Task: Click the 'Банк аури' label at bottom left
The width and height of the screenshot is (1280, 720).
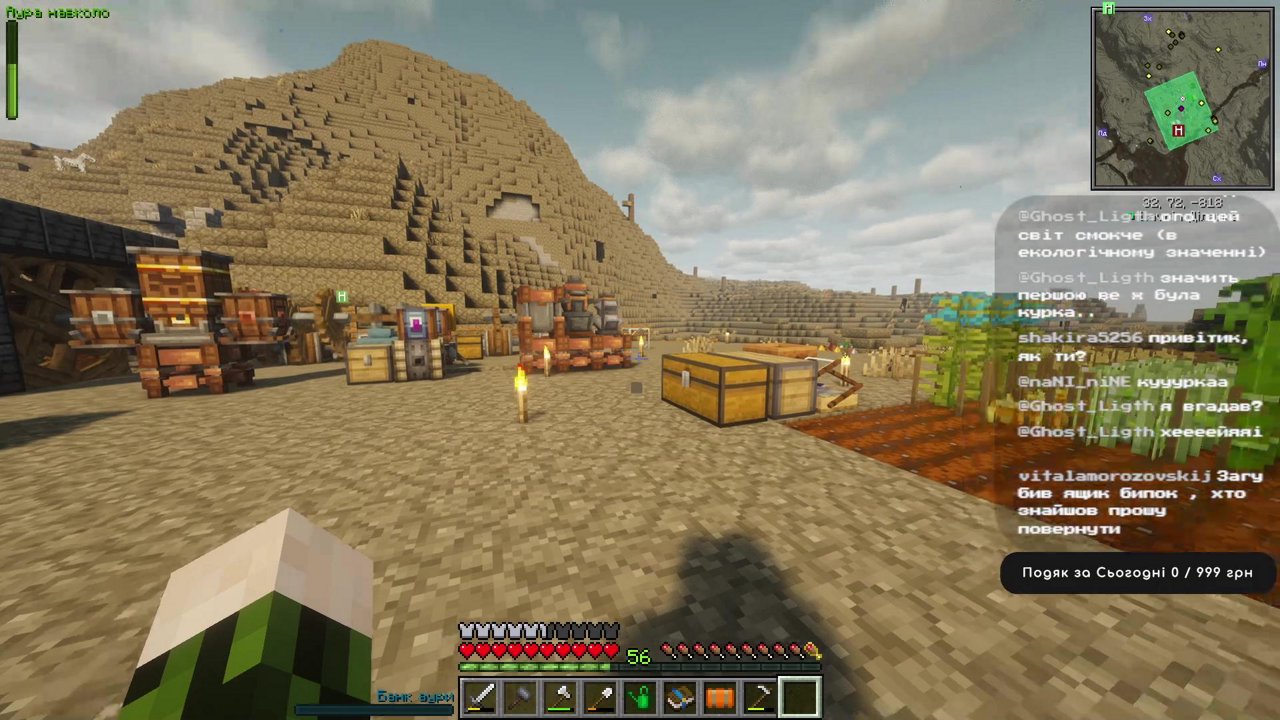Action: 416,697
